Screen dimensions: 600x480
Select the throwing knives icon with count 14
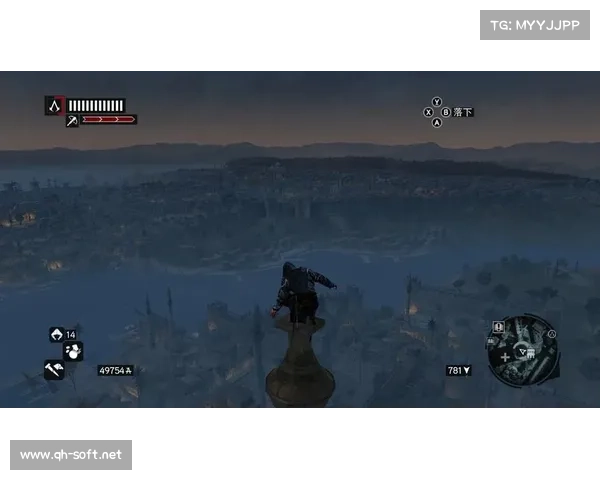click(x=57, y=334)
